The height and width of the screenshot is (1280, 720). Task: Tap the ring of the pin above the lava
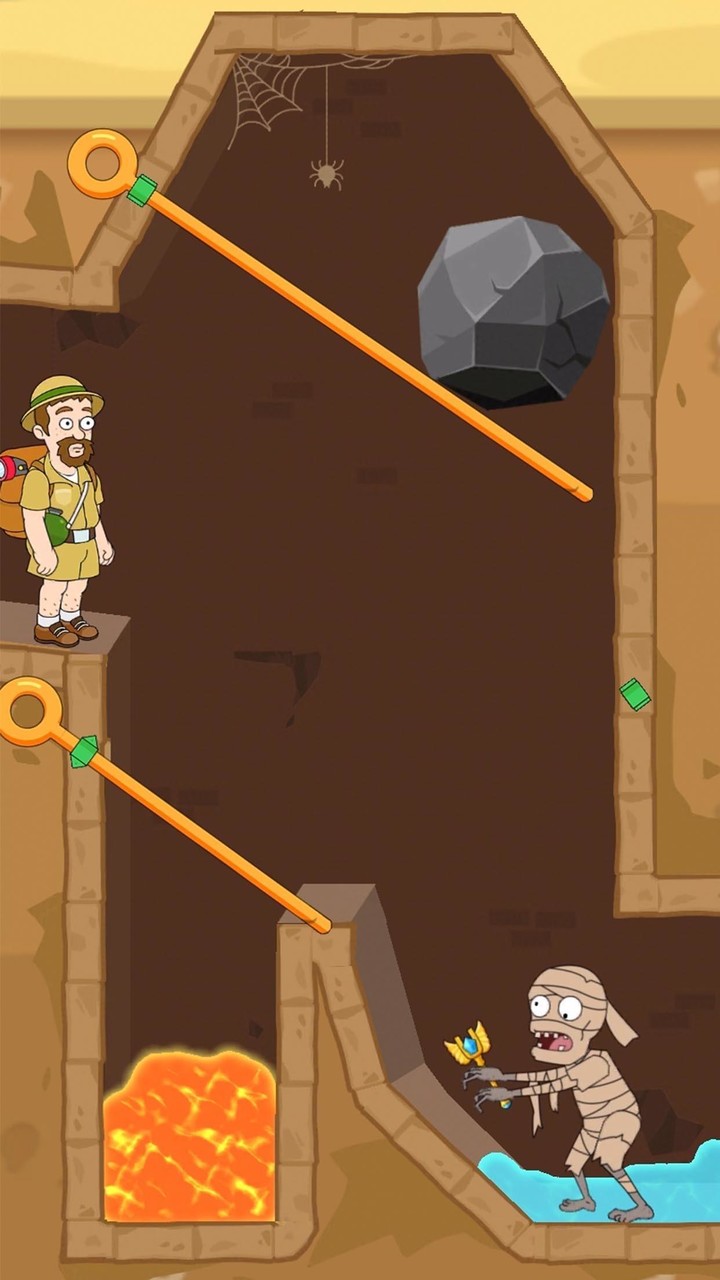[28, 712]
